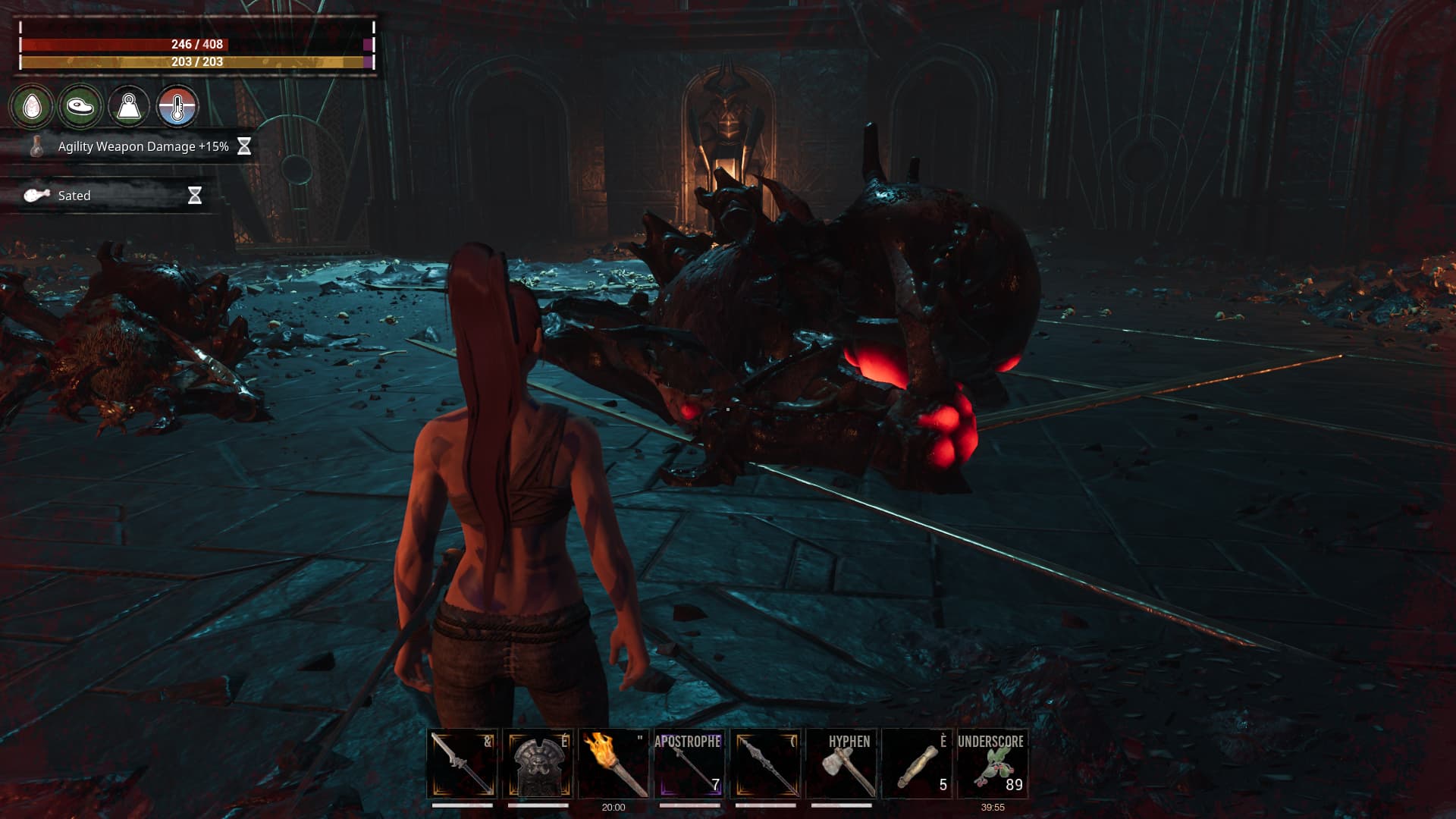The height and width of the screenshot is (819, 1456).
Task: Click the thirst water-drop status icon
Action: click(x=32, y=106)
